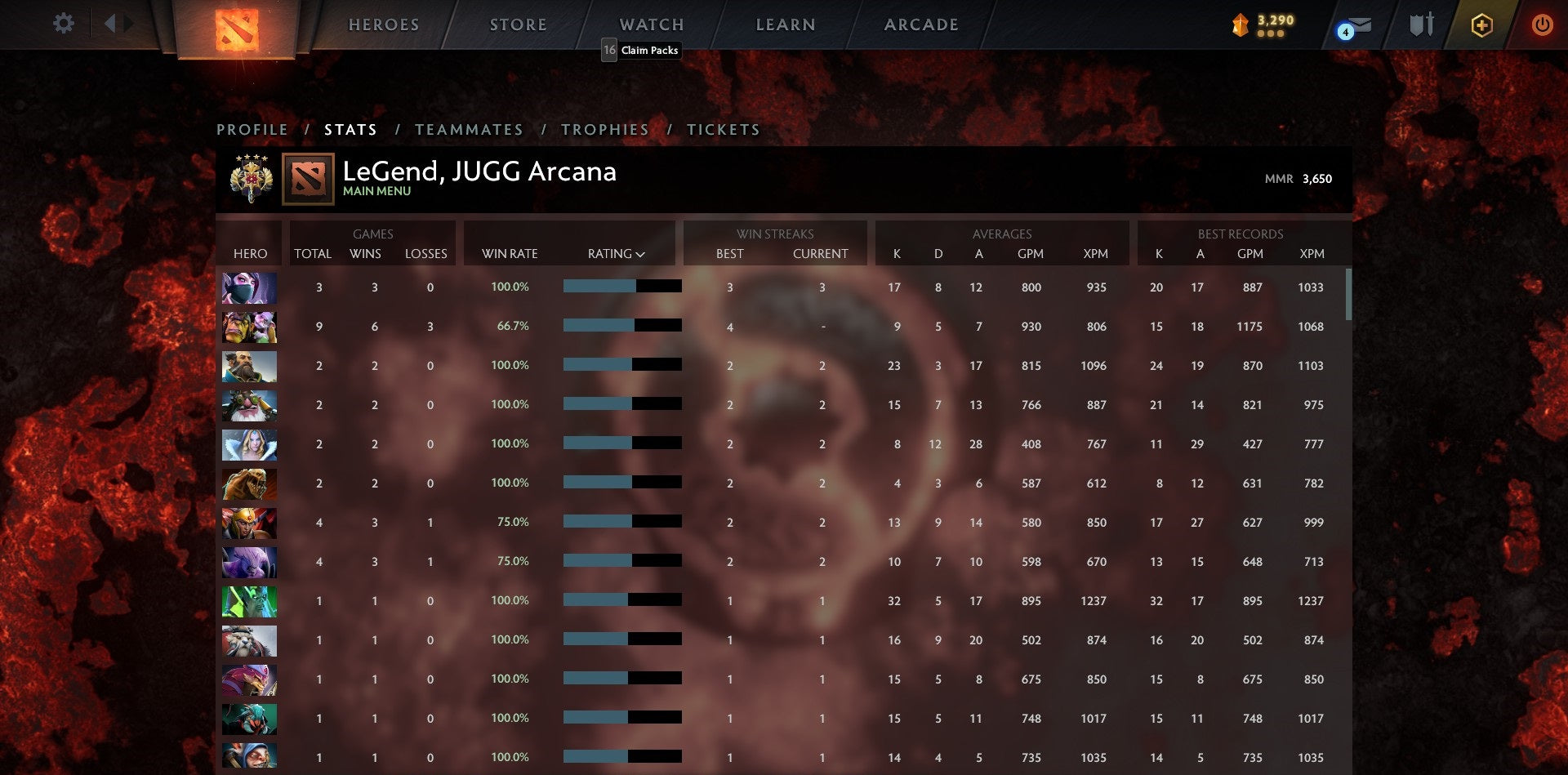Open the TROPHIES tab
1568x775 pixels.
click(605, 129)
